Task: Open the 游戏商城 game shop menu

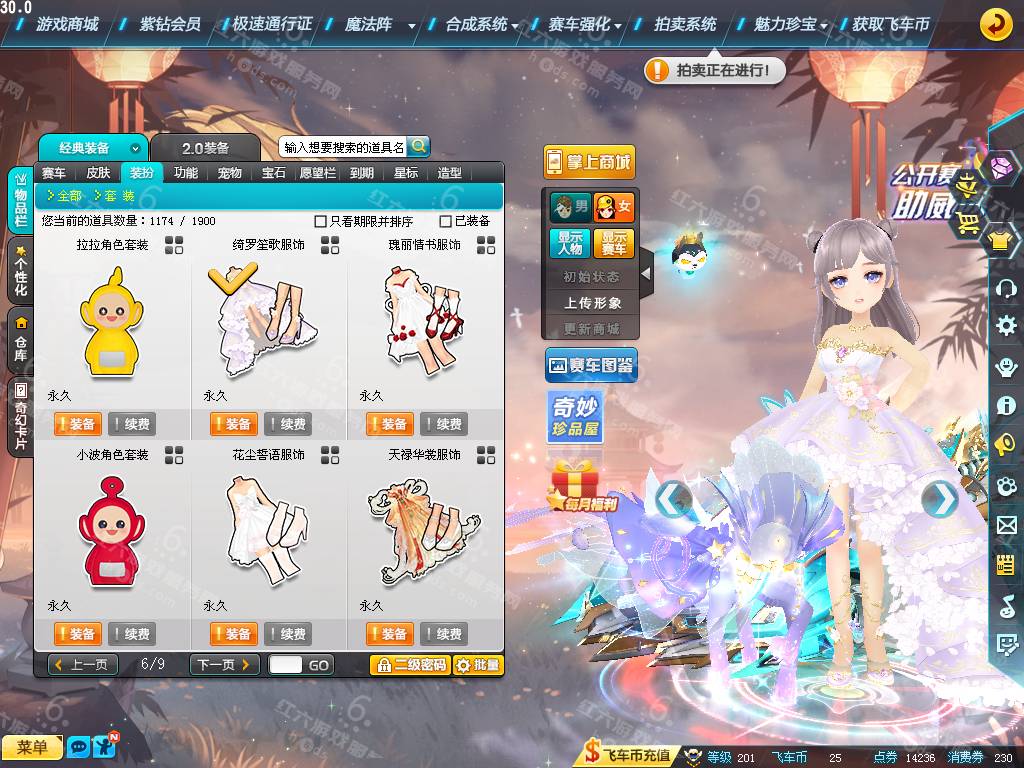Action: point(67,24)
